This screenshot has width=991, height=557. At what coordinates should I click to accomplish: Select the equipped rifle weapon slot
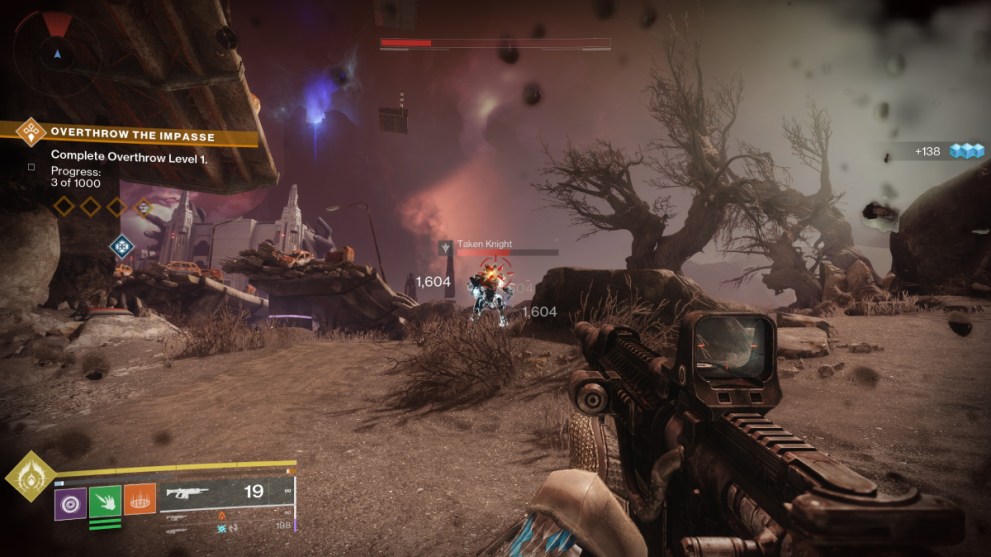click(226, 493)
